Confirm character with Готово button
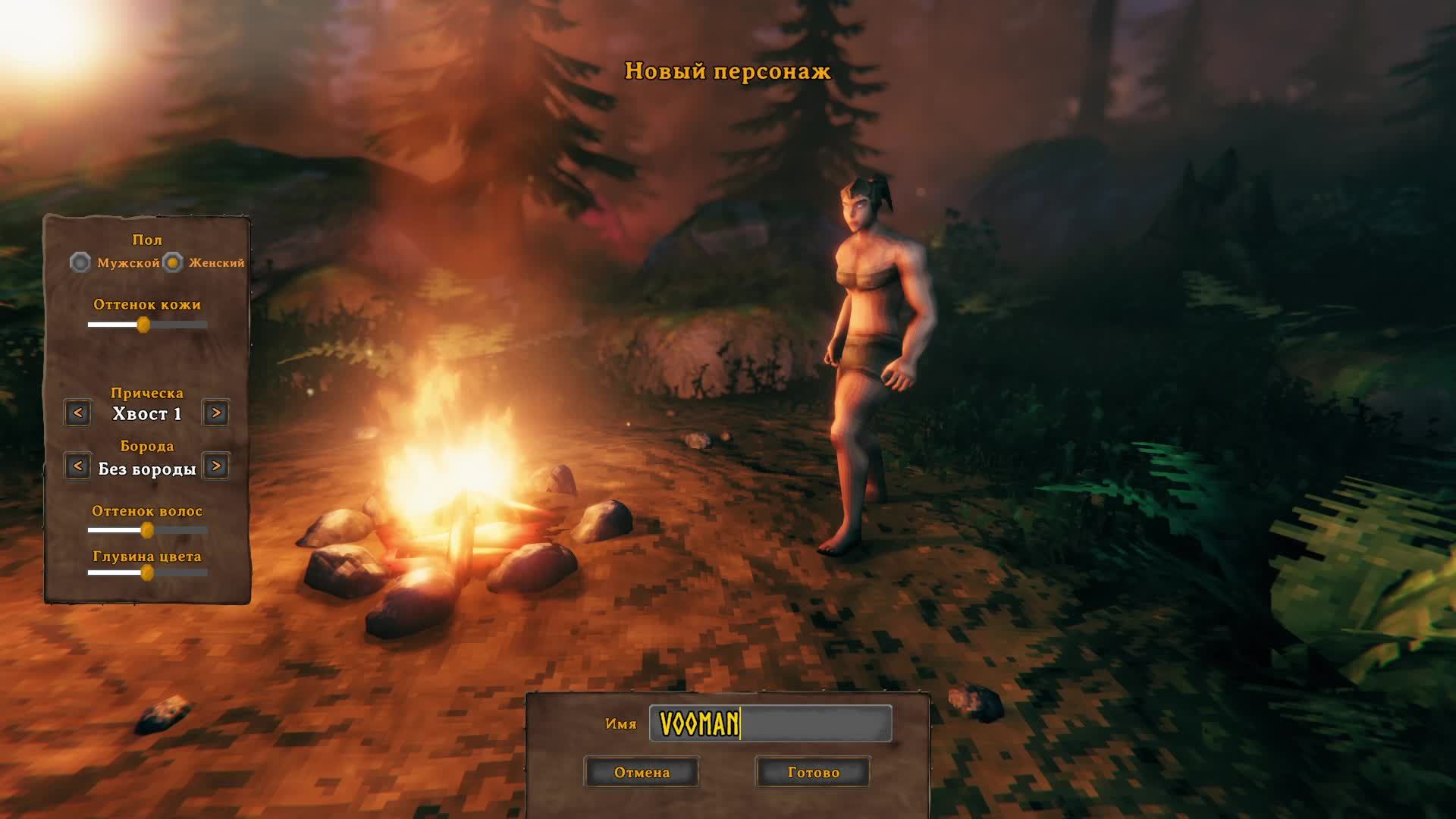Image resolution: width=1456 pixels, height=819 pixels. click(x=813, y=772)
